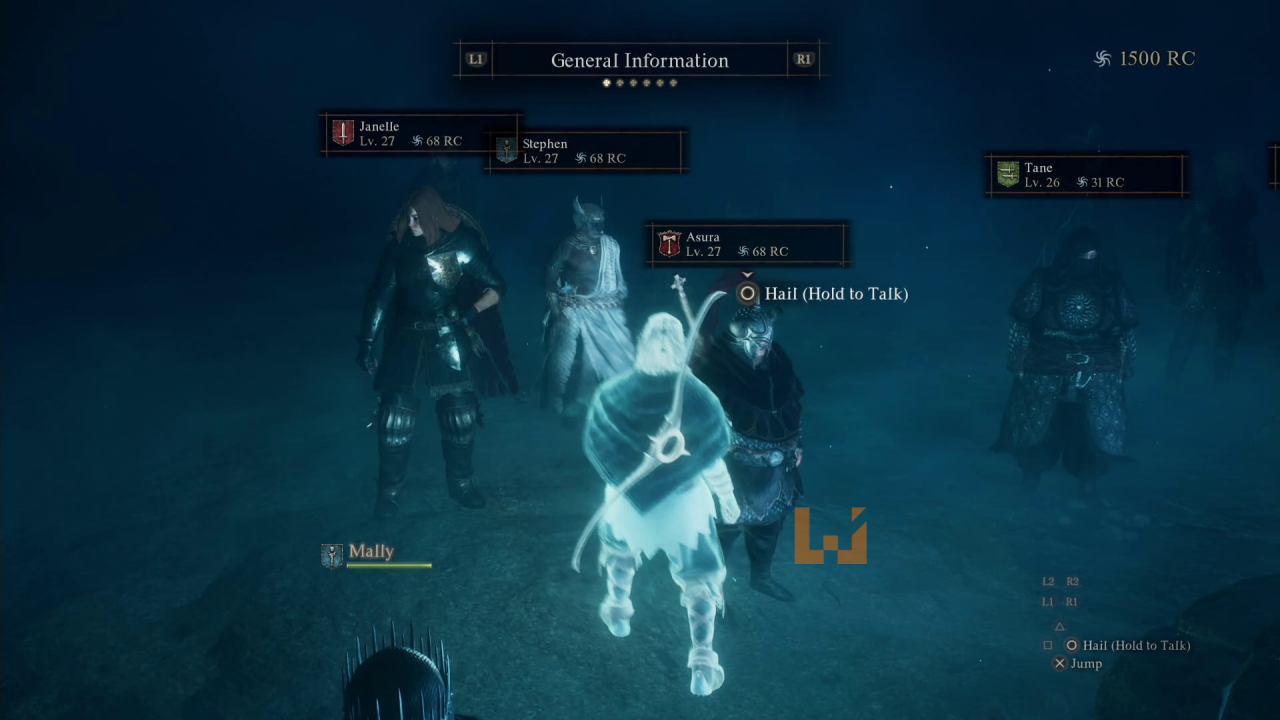Select the General Information header tab
This screenshot has height=720, width=1280.
click(640, 60)
